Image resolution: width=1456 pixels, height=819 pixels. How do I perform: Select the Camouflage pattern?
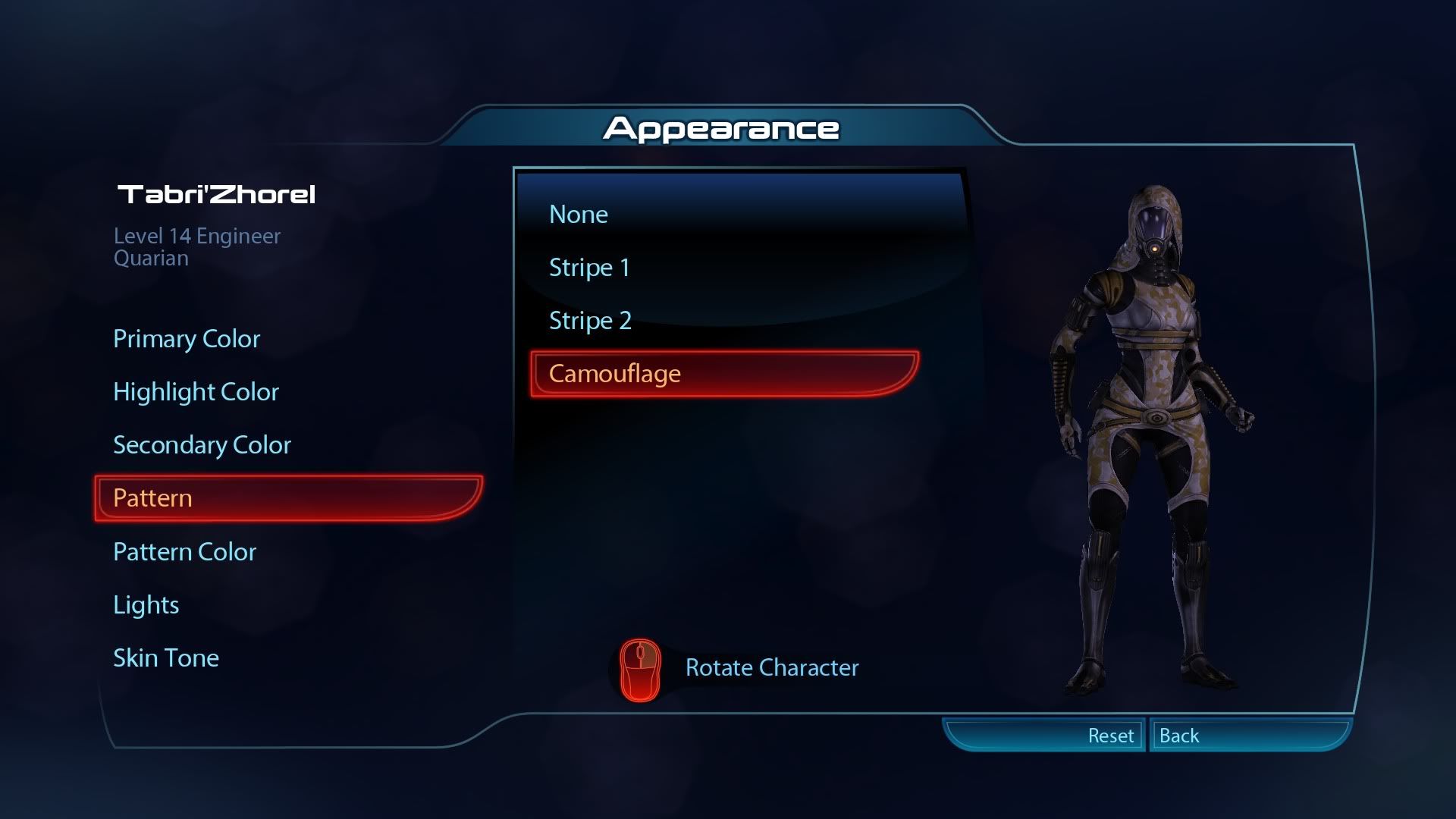click(x=724, y=374)
